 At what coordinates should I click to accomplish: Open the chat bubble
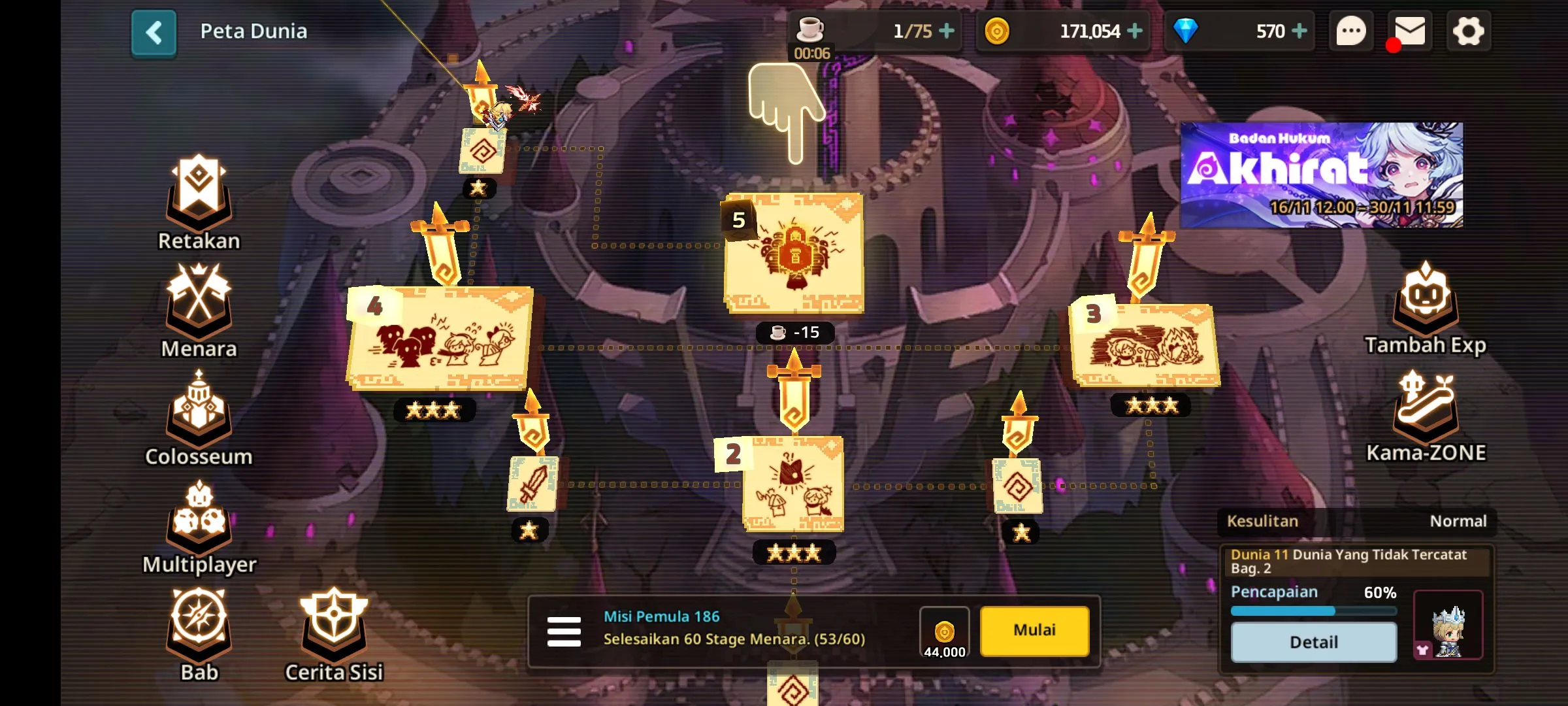coord(1350,31)
